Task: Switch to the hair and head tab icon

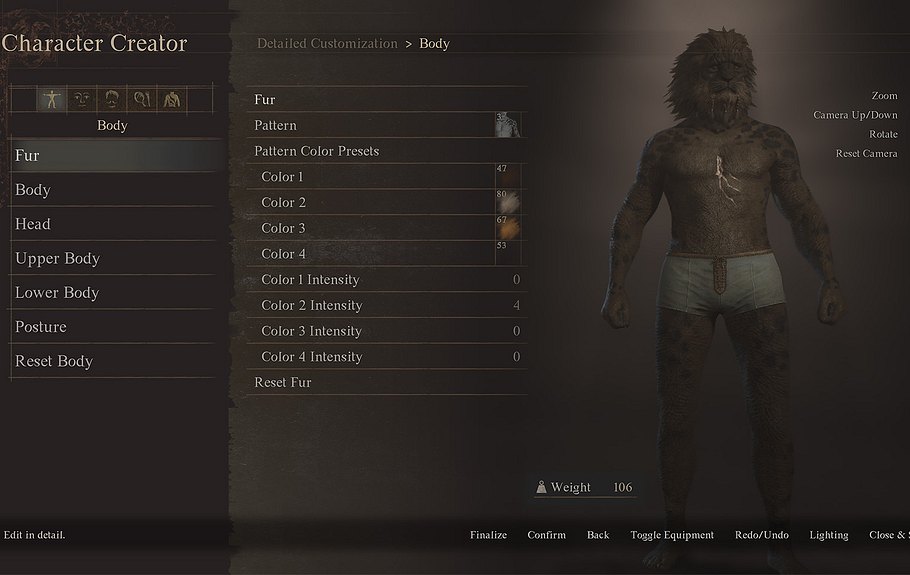Action: point(112,99)
